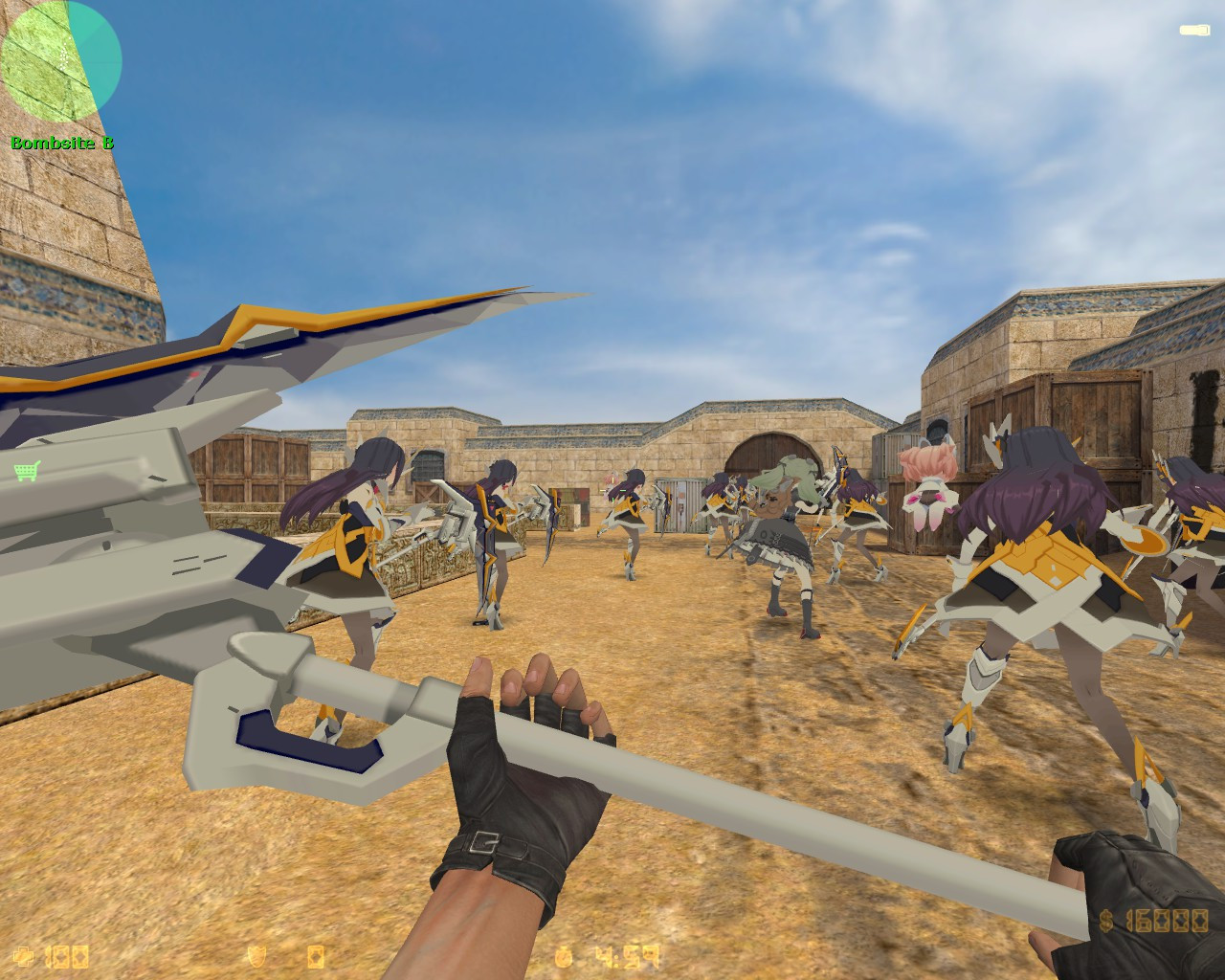Image resolution: width=1225 pixels, height=980 pixels.
Task: Click the grenade icon next to the timer
Action: tap(564, 956)
